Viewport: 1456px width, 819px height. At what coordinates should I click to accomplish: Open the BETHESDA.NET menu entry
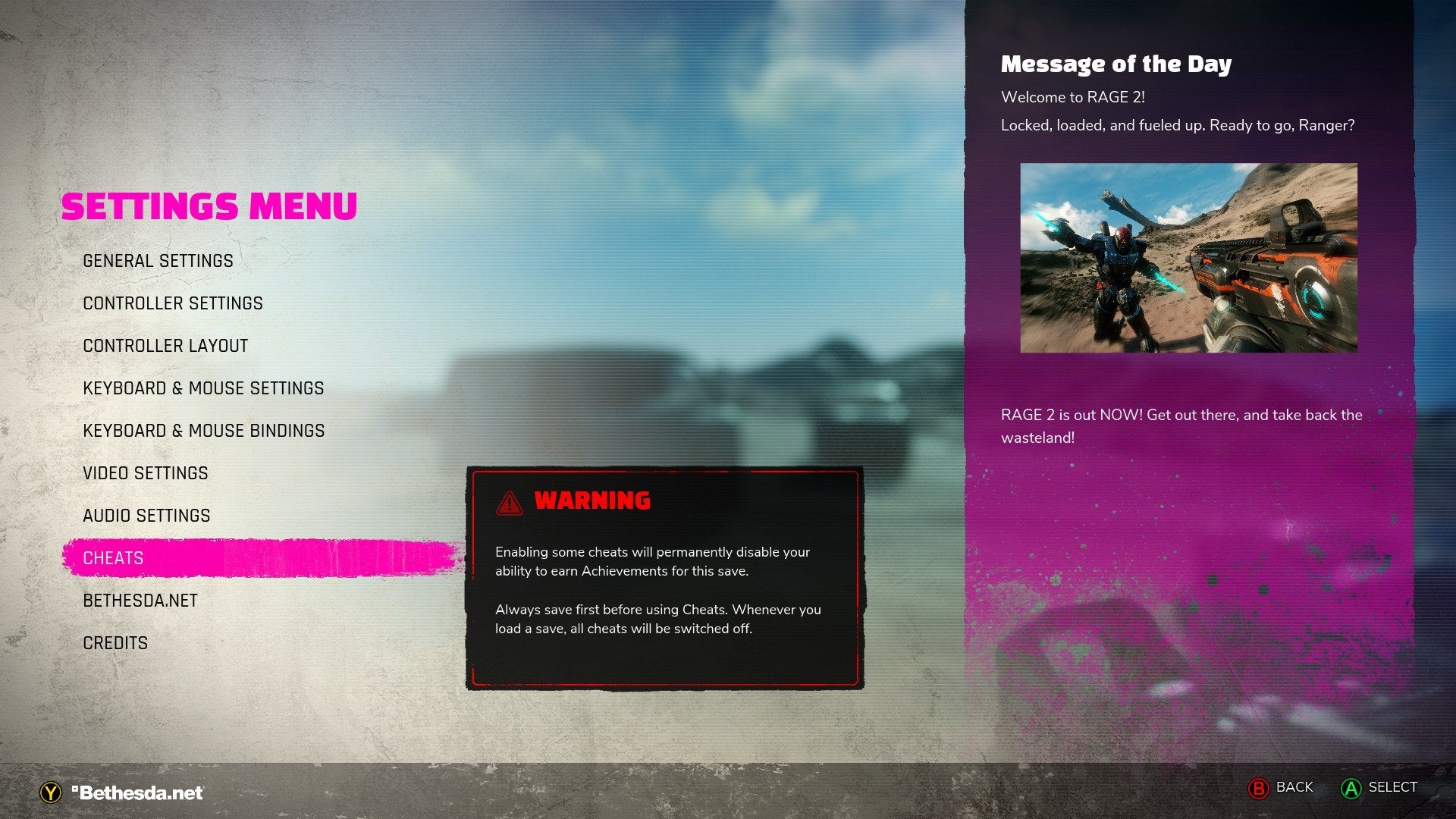click(x=140, y=600)
